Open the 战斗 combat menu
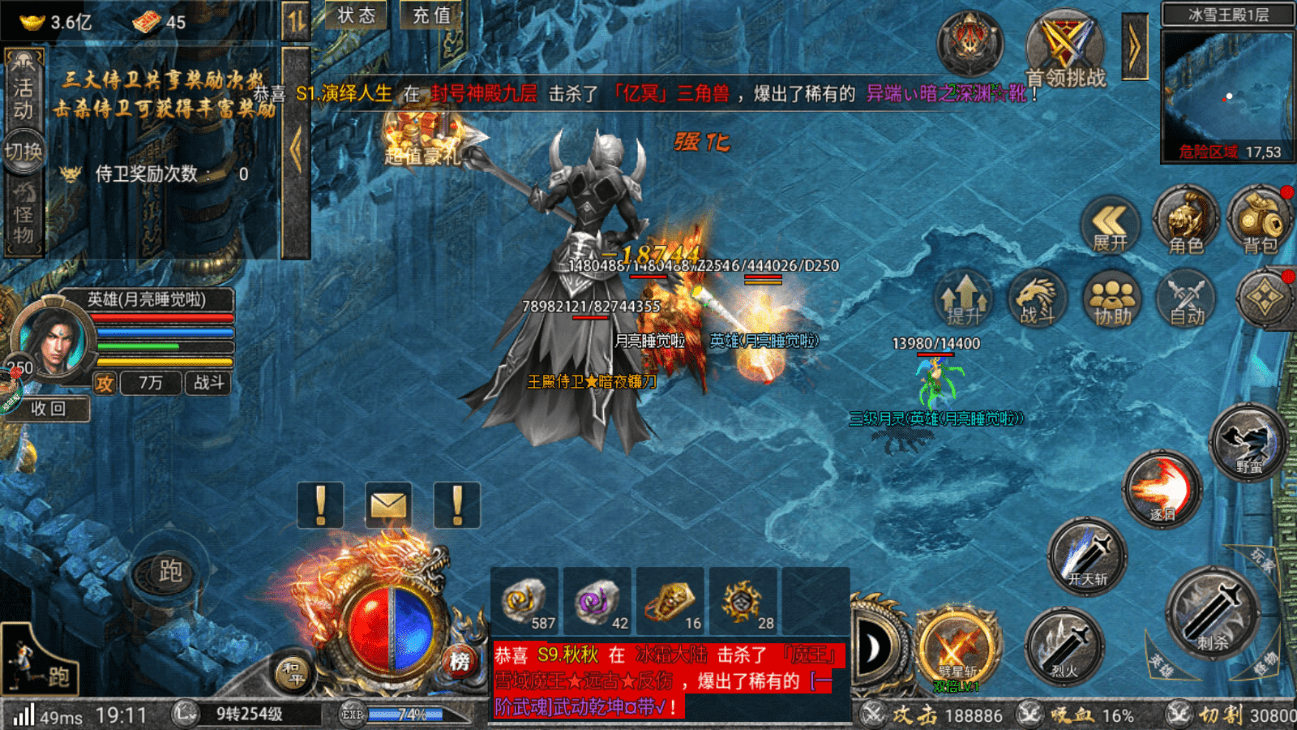 point(1038,299)
